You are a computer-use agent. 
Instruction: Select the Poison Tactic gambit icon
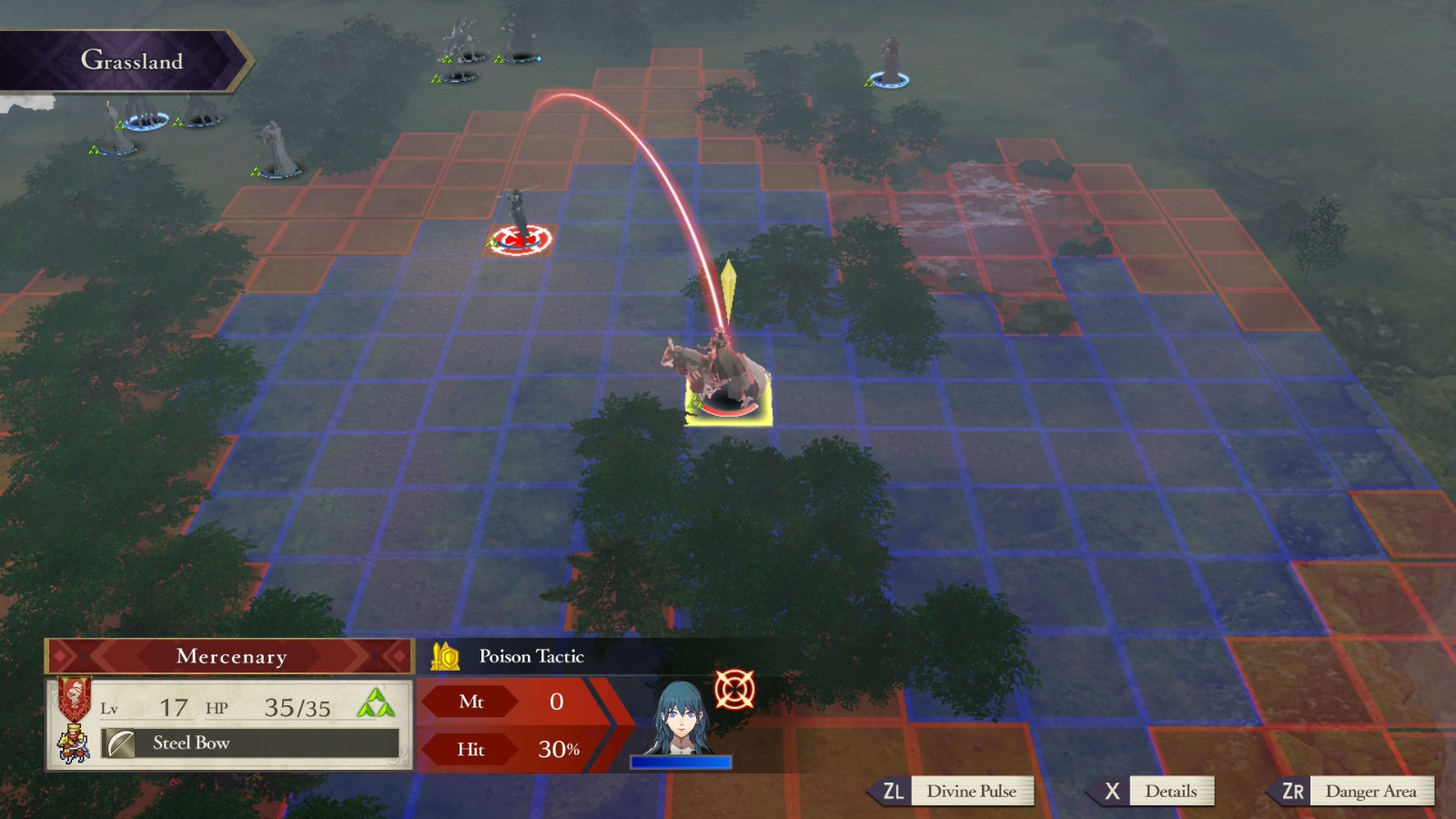(x=448, y=656)
